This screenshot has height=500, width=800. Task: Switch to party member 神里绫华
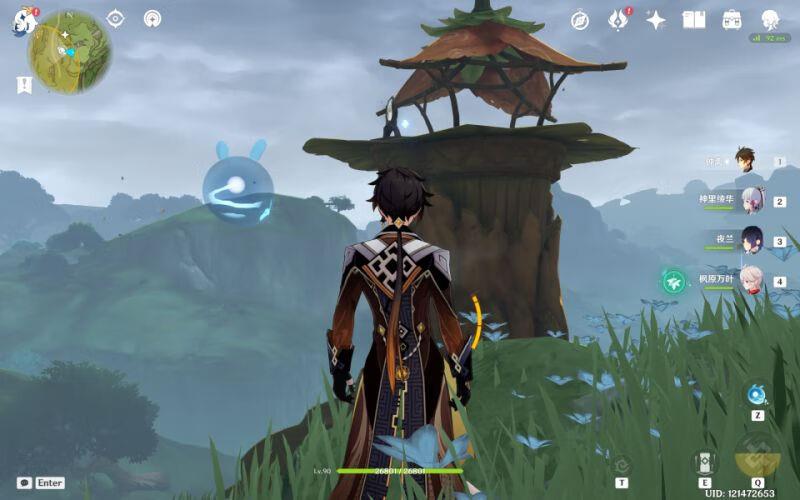(x=751, y=201)
